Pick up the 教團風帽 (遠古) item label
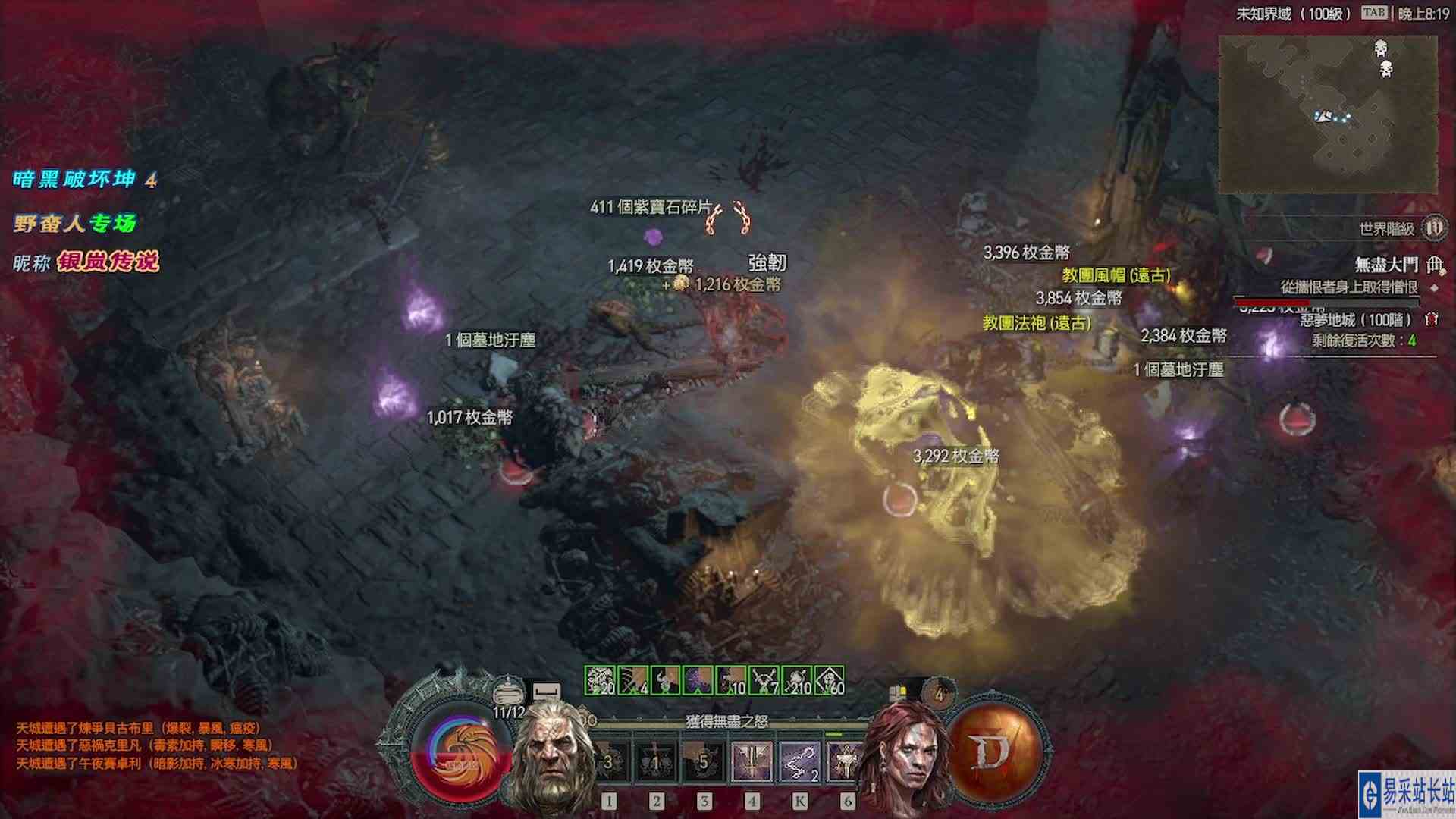This screenshot has height=819, width=1456. [x=1115, y=276]
